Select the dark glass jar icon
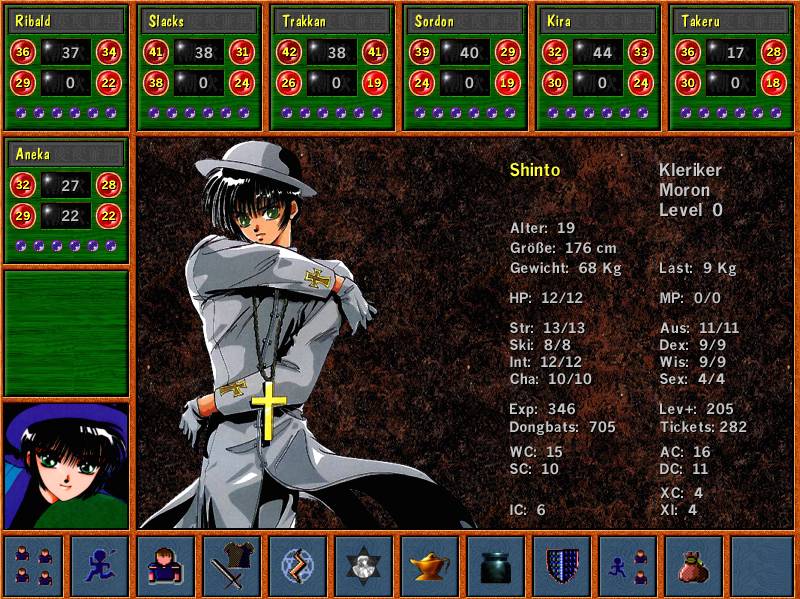The width and height of the screenshot is (800, 599). click(496, 566)
